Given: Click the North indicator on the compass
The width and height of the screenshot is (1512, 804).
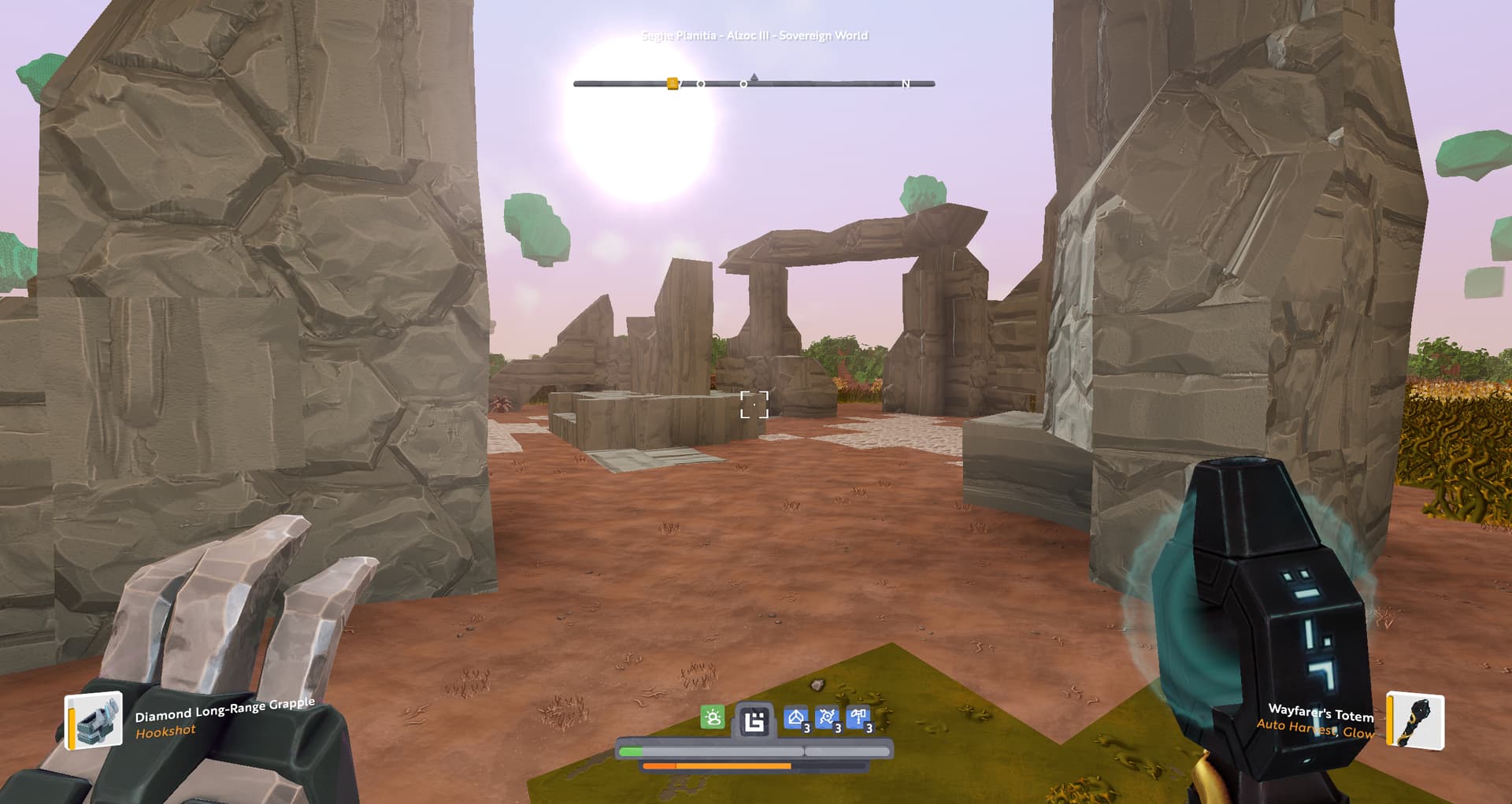Looking at the screenshot, I should tap(906, 83).
